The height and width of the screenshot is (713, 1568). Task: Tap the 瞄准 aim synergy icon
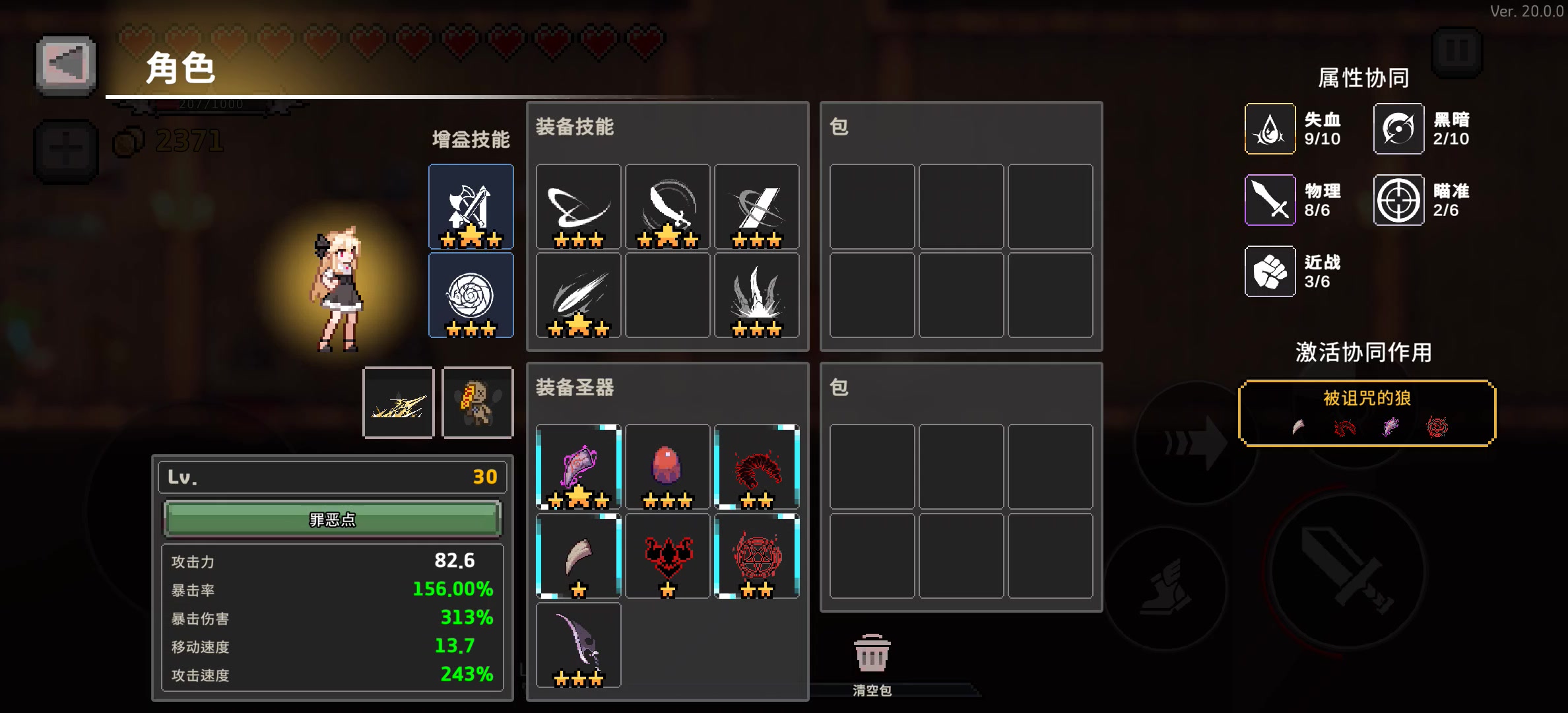click(x=1398, y=200)
